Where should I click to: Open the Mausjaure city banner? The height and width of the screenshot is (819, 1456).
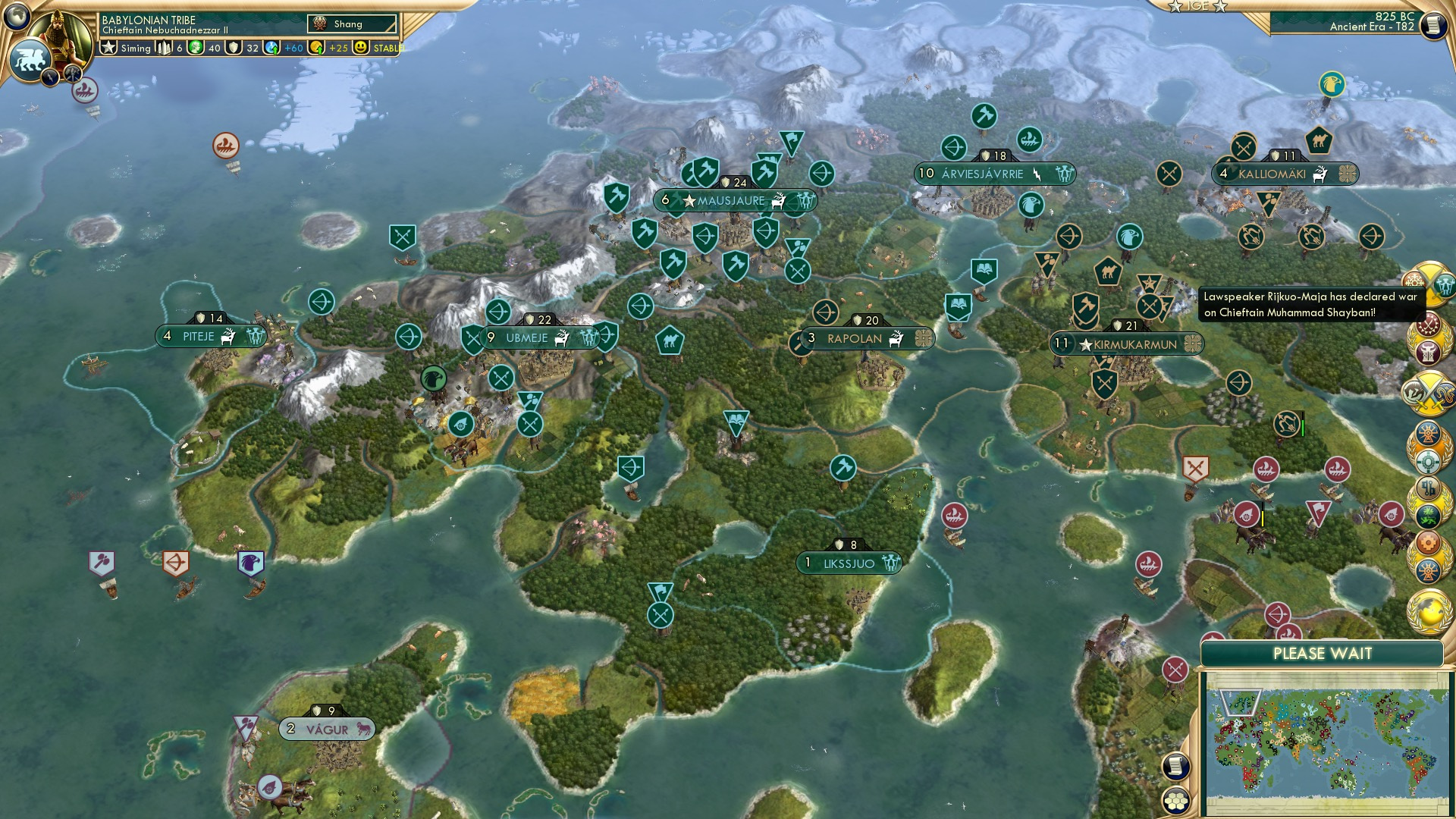(731, 201)
